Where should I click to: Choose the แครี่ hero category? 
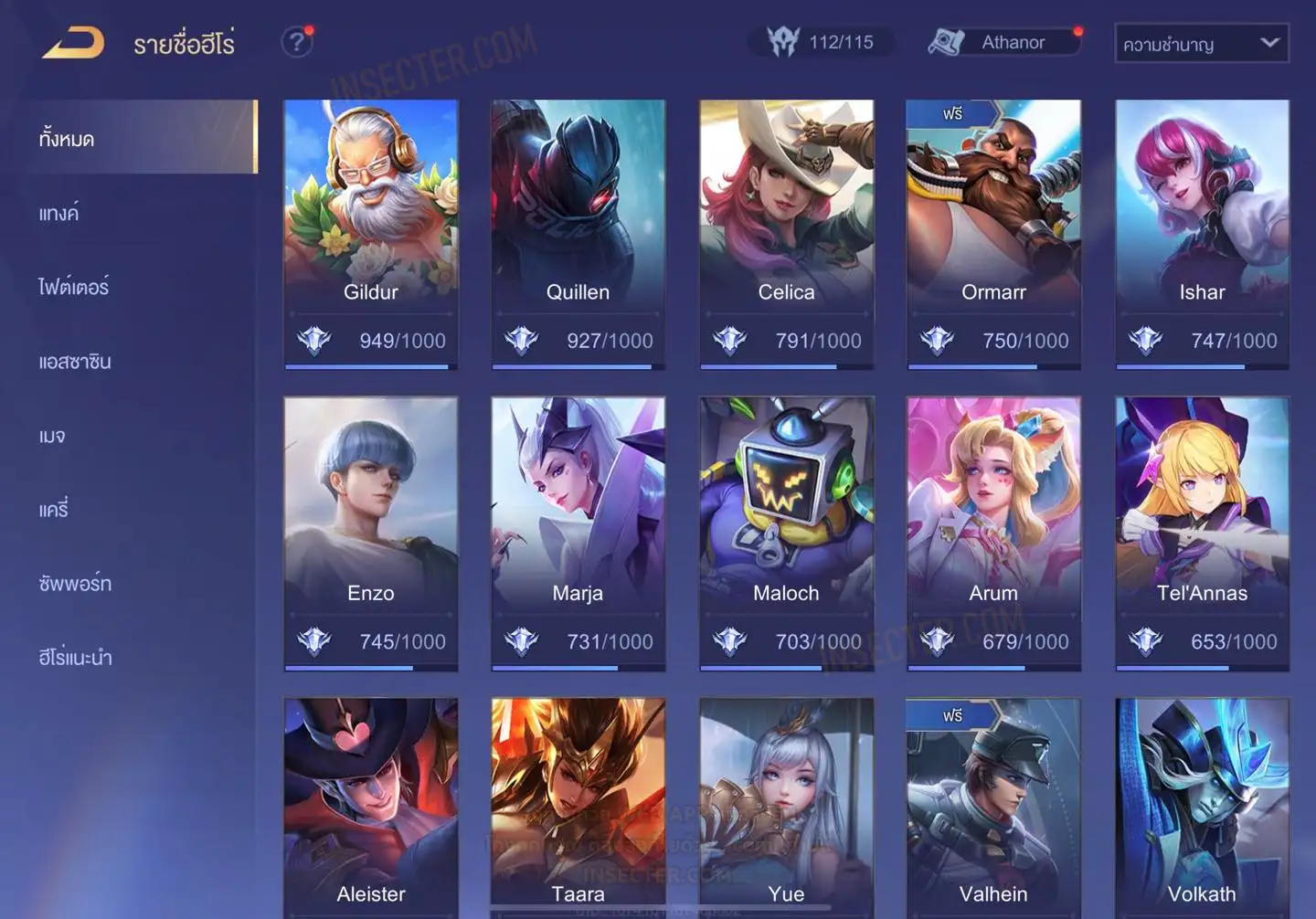pos(54,510)
